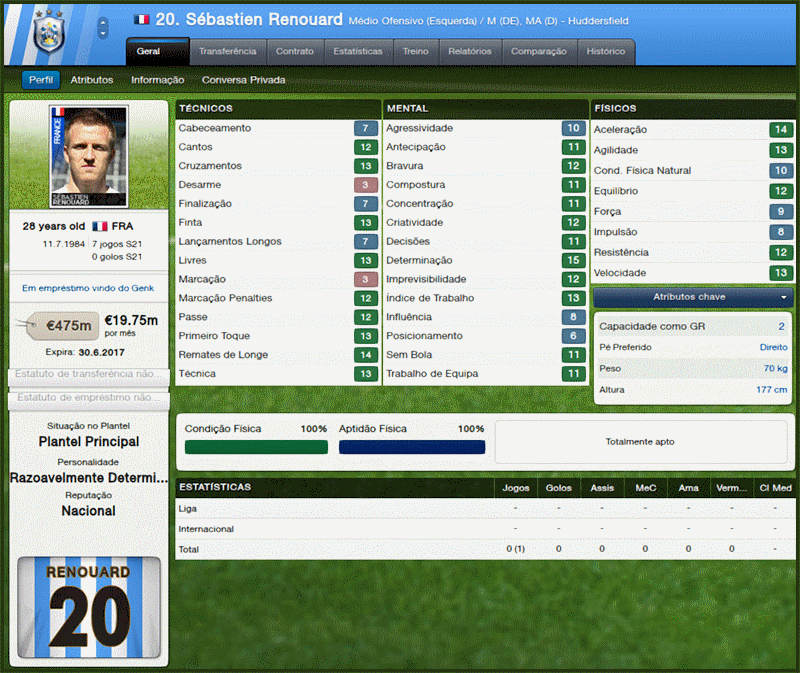Click the Renouard number 20 shirt
Image resolution: width=800 pixels, height=673 pixels.
pyautogui.click(x=89, y=609)
